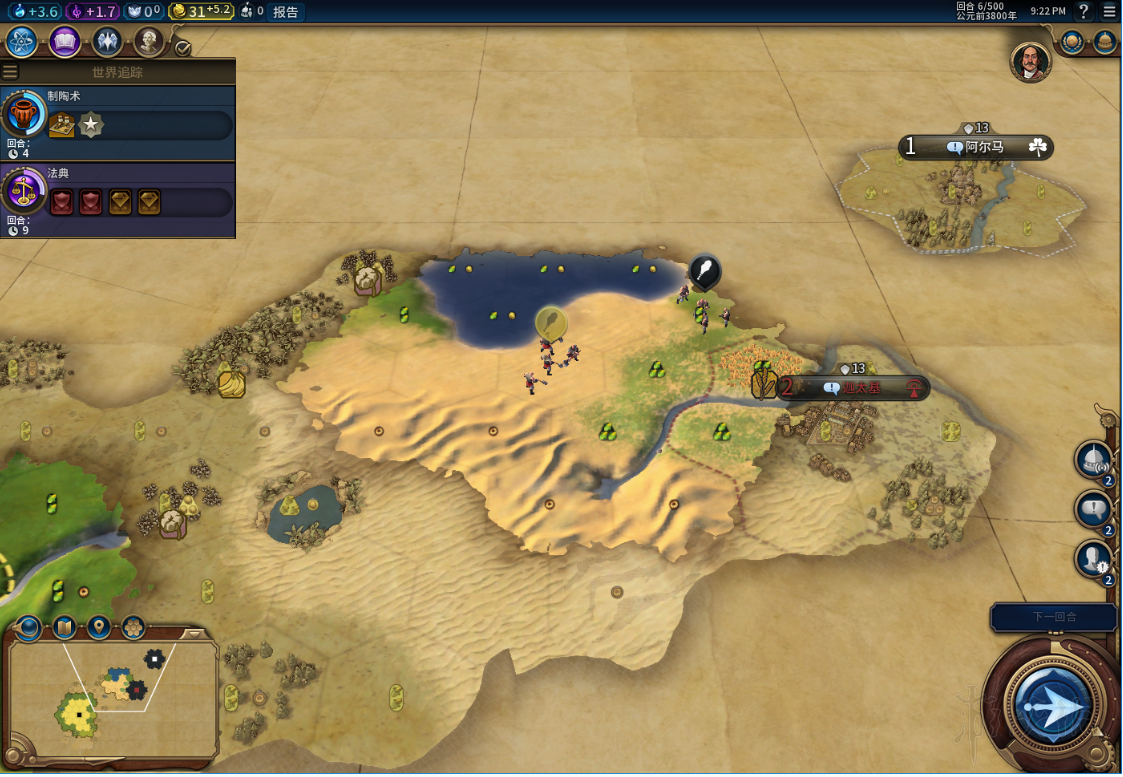Open the civics tree book icon
The width and height of the screenshot is (1123, 777).
[x=65, y=42]
